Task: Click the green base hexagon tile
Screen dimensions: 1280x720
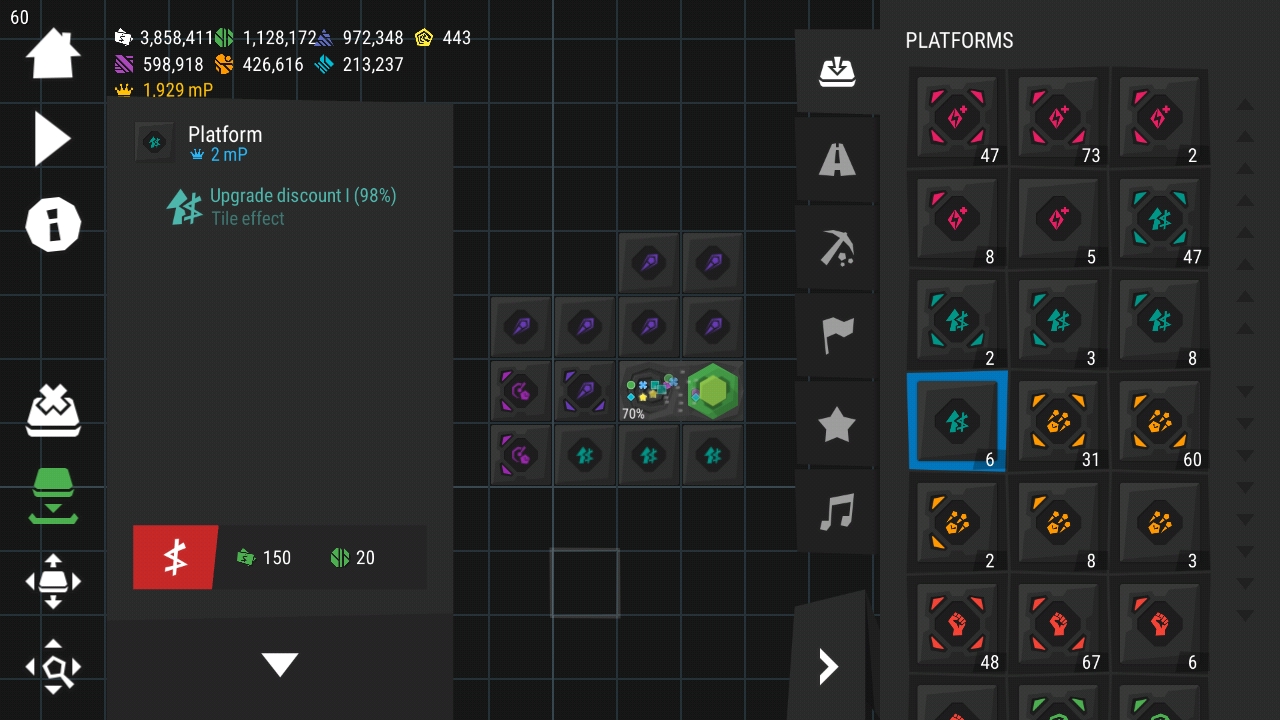Action: point(712,391)
